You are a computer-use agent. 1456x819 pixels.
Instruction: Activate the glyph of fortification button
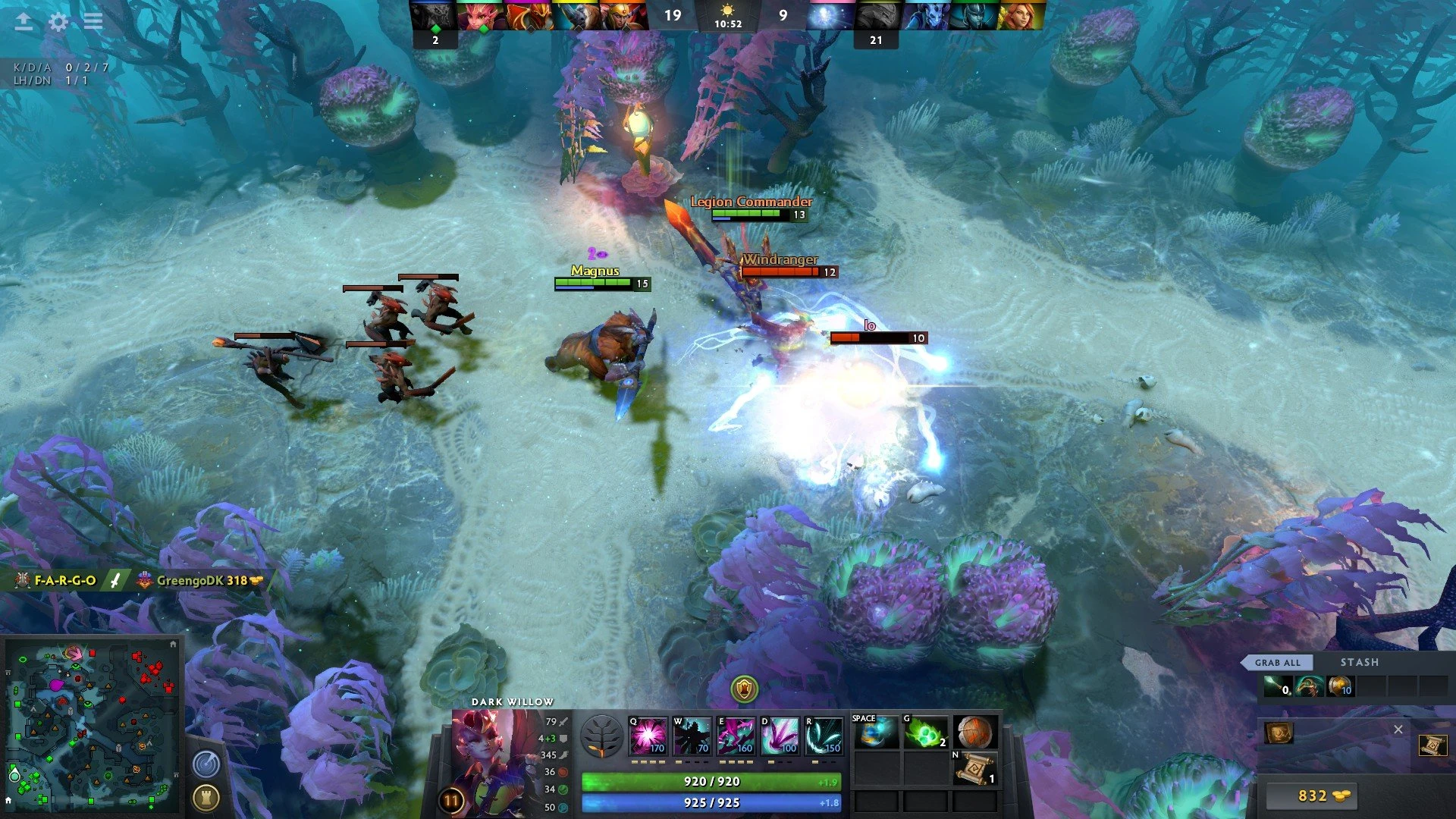[x=206, y=798]
